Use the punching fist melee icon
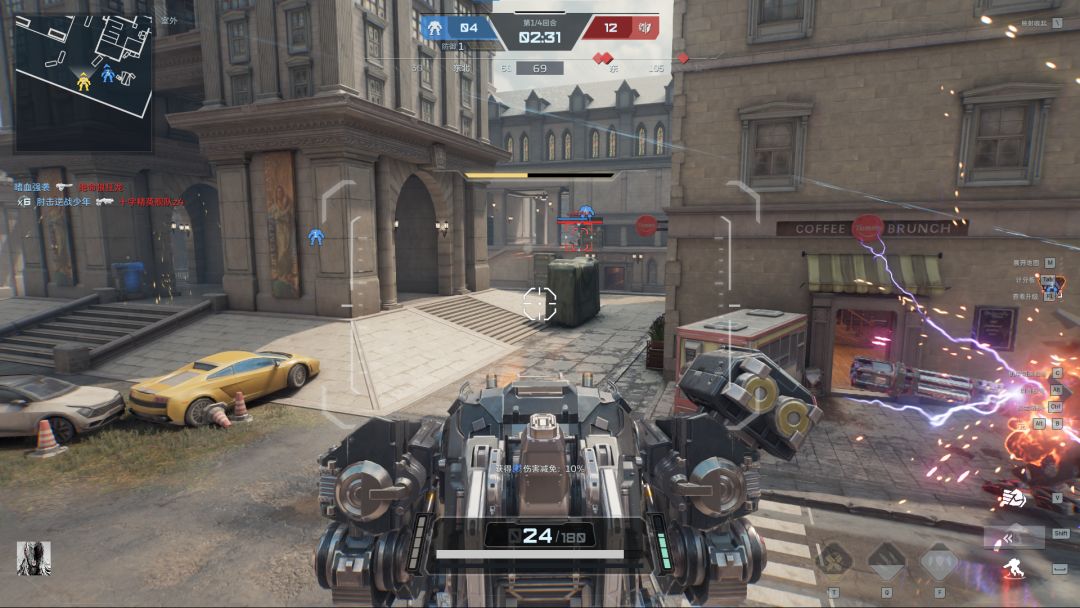 pos(1013,496)
